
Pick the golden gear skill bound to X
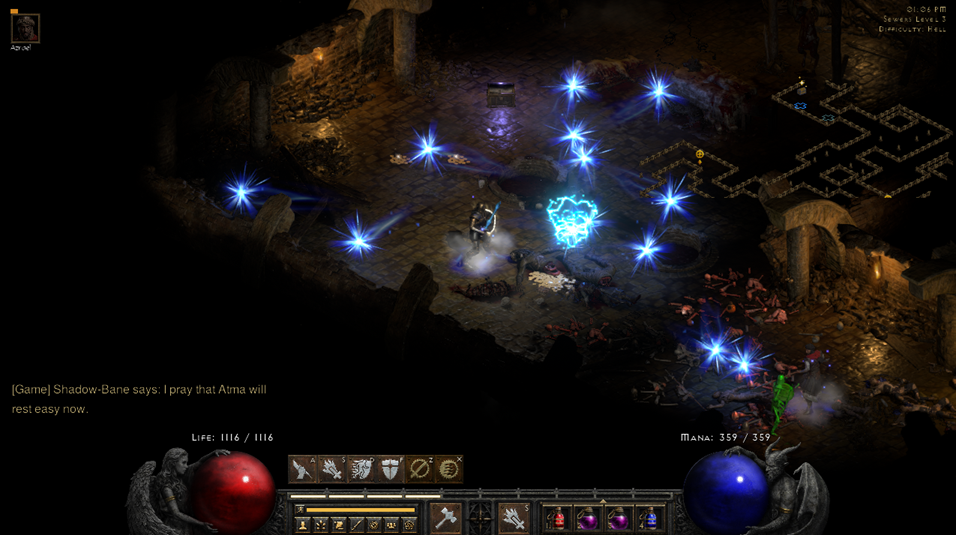tap(450, 468)
